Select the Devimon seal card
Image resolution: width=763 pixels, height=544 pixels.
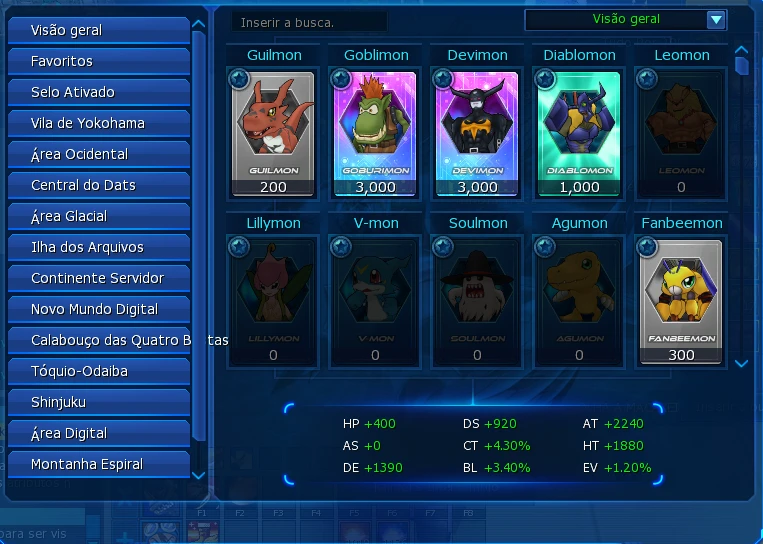(x=477, y=132)
